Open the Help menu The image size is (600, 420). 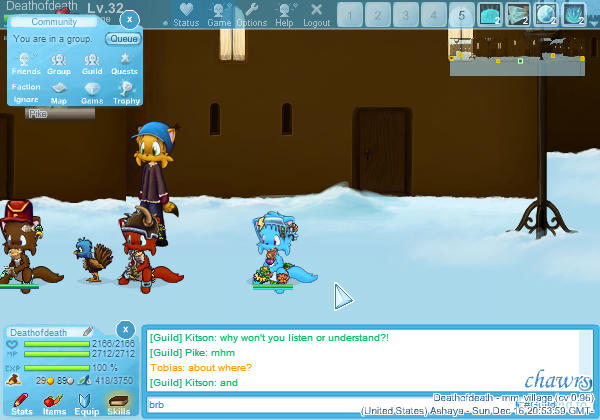pos(285,14)
